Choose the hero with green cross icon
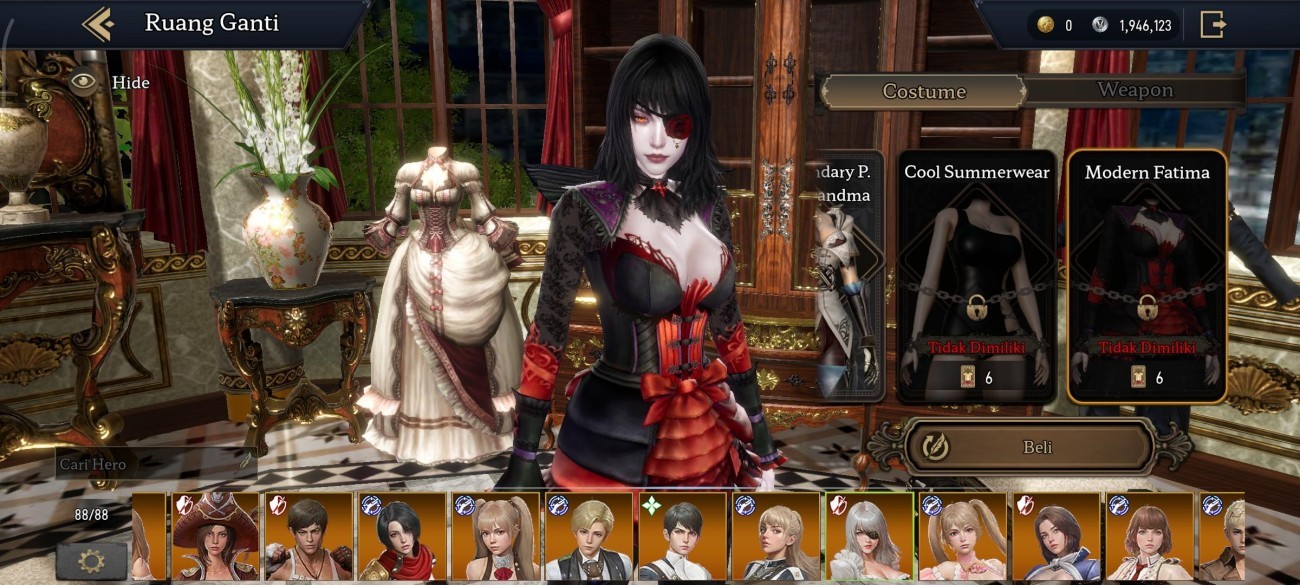Screen dimensions: 1300x585 point(682,536)
